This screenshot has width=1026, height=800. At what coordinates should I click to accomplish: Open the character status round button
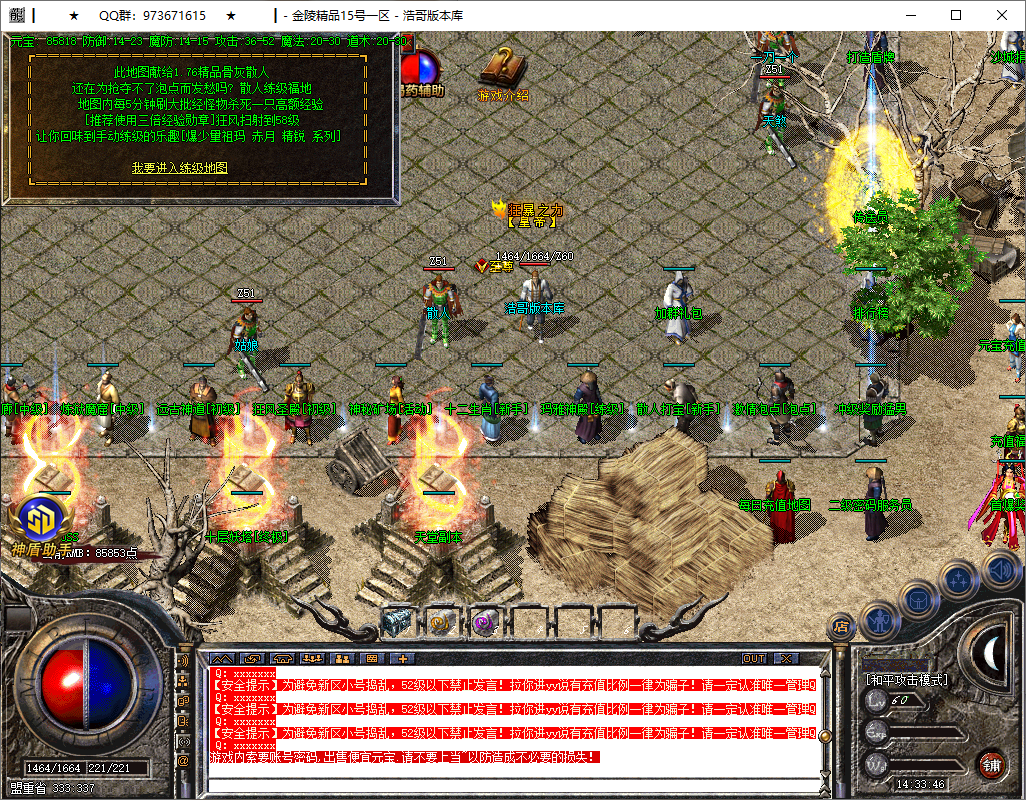coord(878,620)
